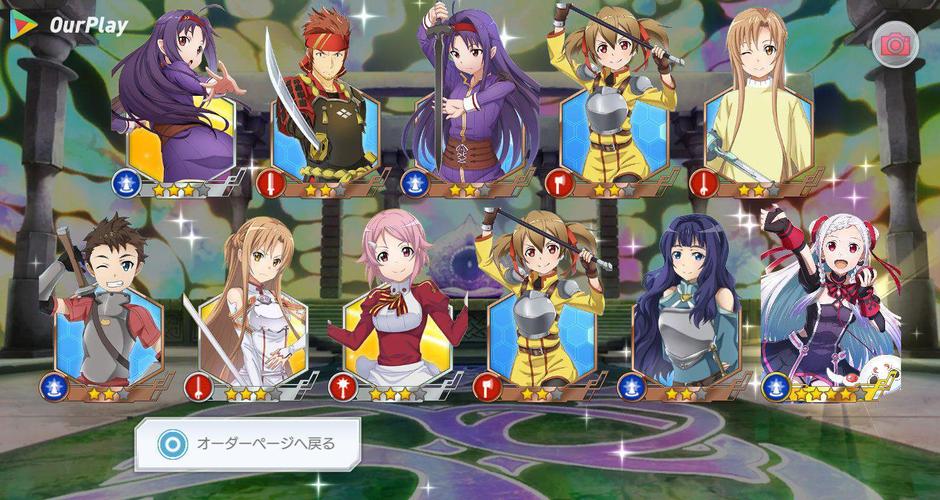This screenshot has width=940, height=500.
Task: Pick the winking Asuna card in yellow sweater
Action: [x=757, y=105]
